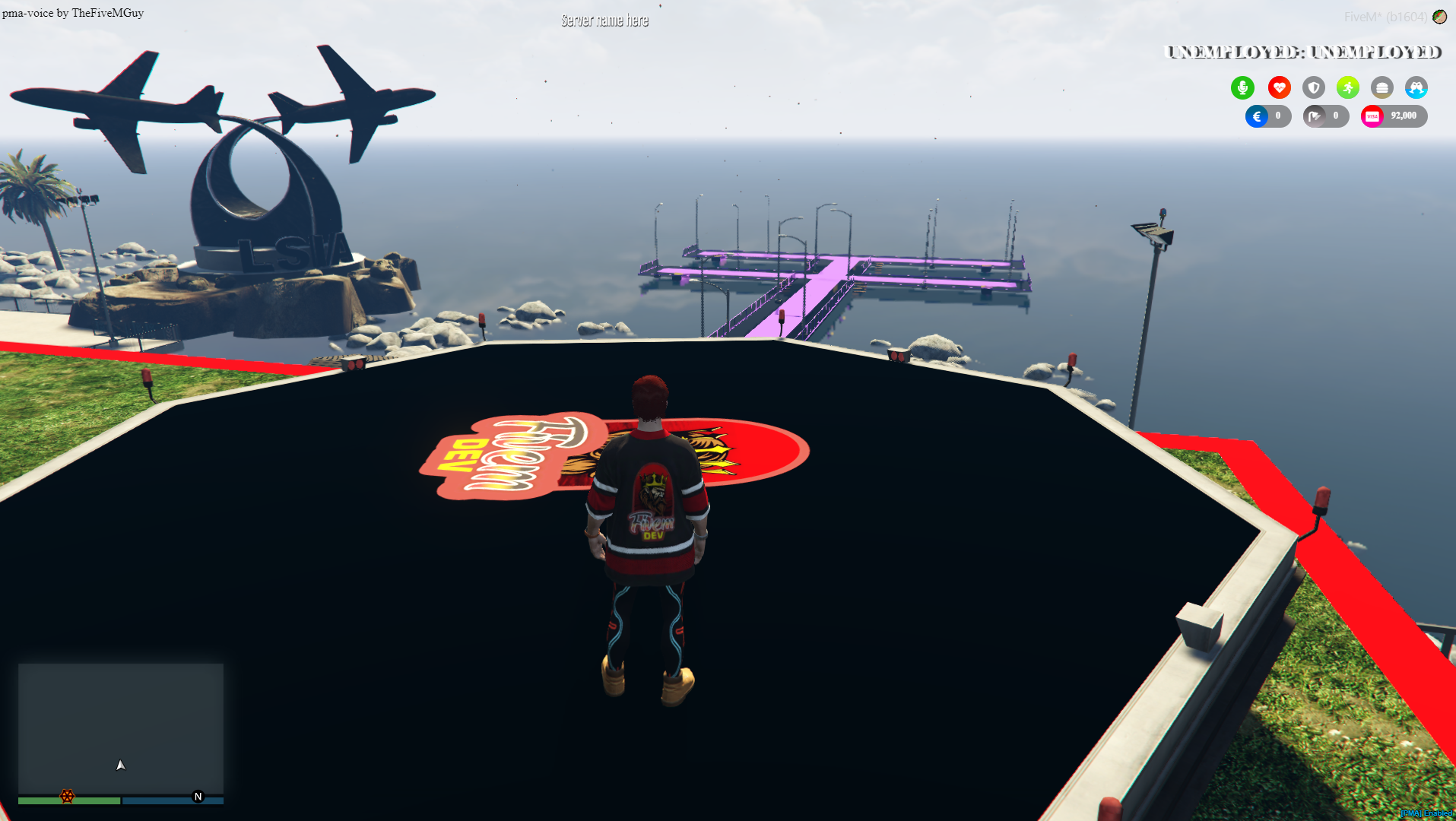Screen dimensions: 1456x821
Task: Toggle voice chat with the mic indicator
Action: click(x=1242, y=87)
